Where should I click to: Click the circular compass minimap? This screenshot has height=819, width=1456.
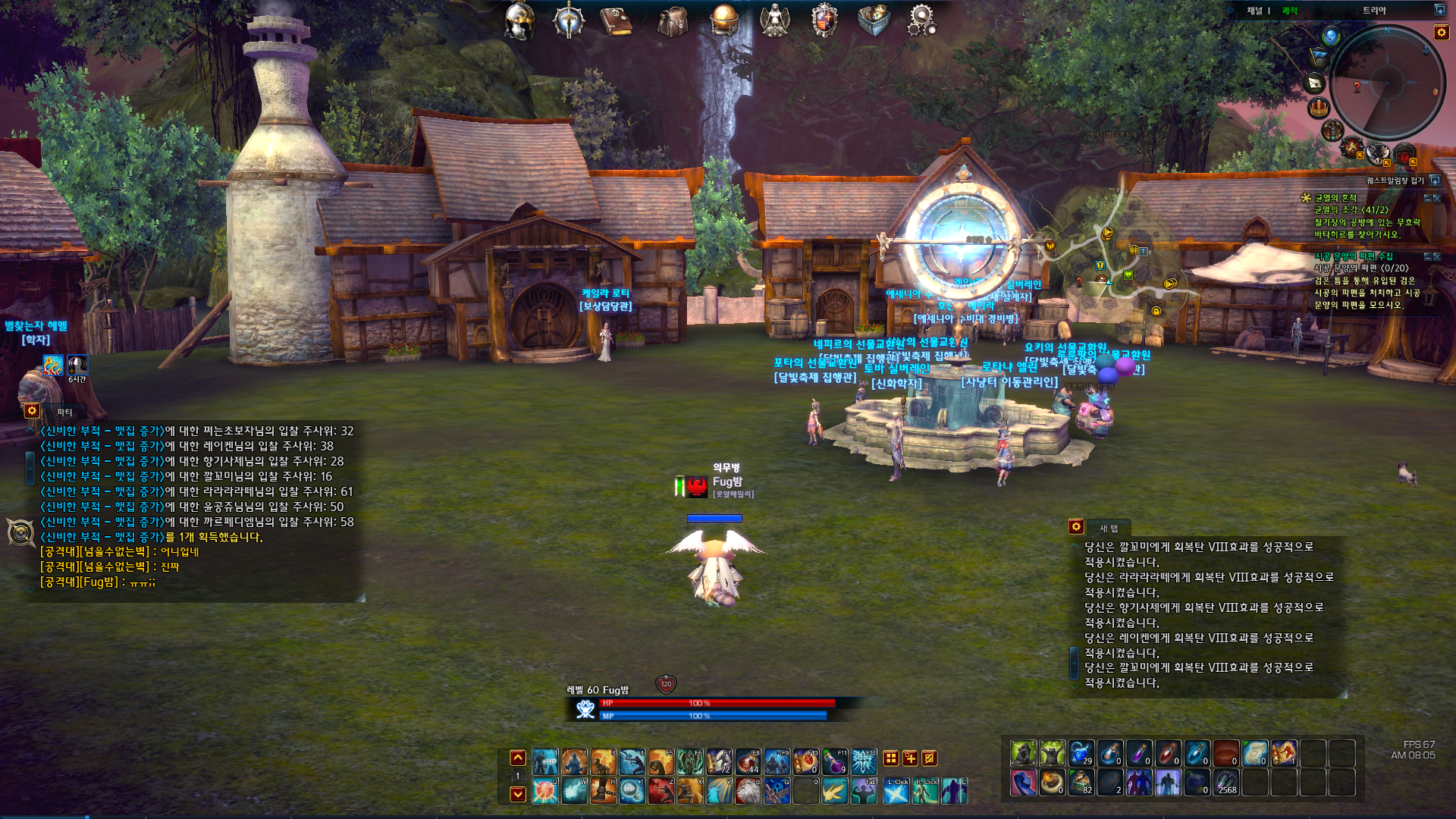[x=1386, y=82]
